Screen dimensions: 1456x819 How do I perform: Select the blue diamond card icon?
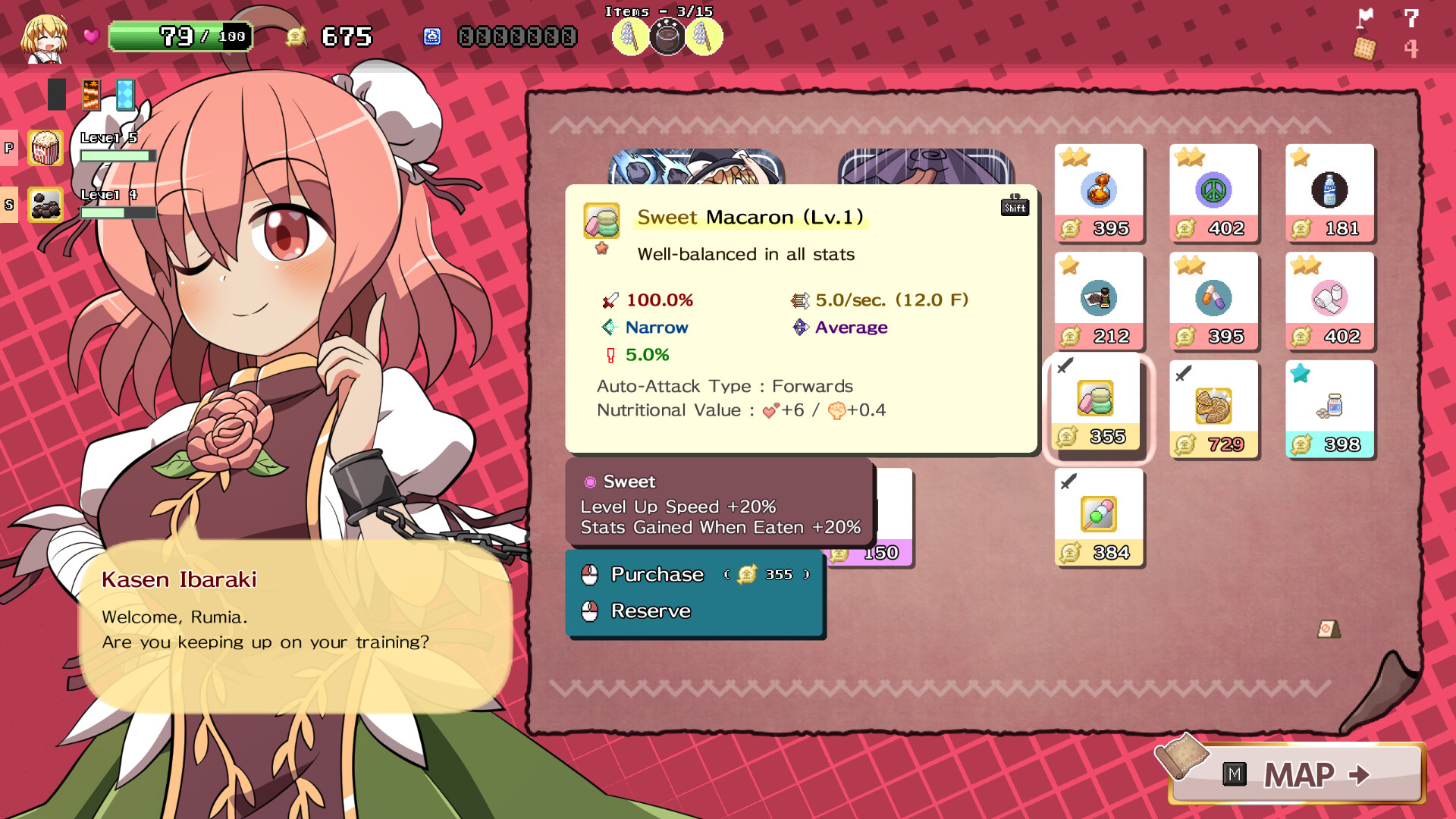pos(125,95)
